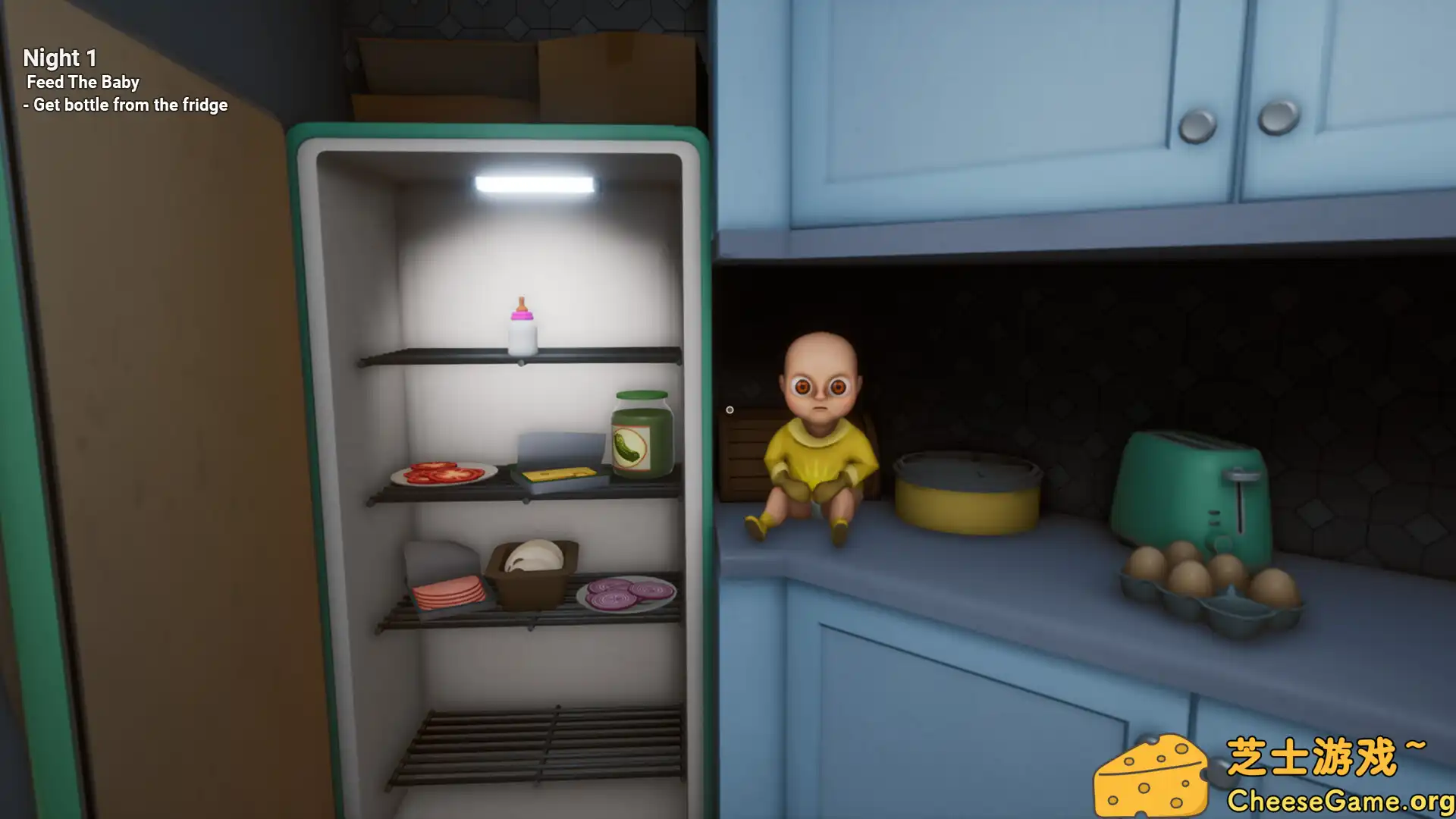The image size is (1456, 819).
Task: Click the white interaction dot near the baby
Action: pyautogui.click(x=730, y=408)
